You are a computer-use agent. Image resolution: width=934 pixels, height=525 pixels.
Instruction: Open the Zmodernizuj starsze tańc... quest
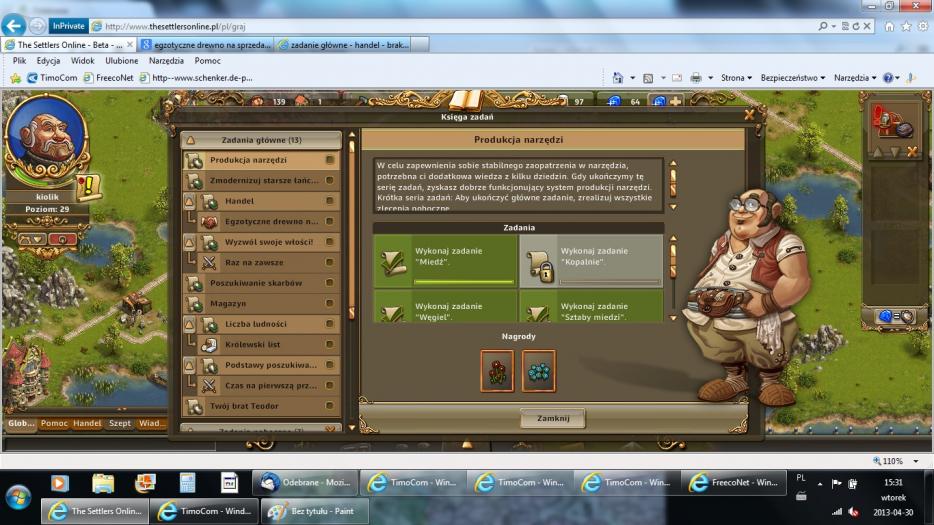pos(262,181)
